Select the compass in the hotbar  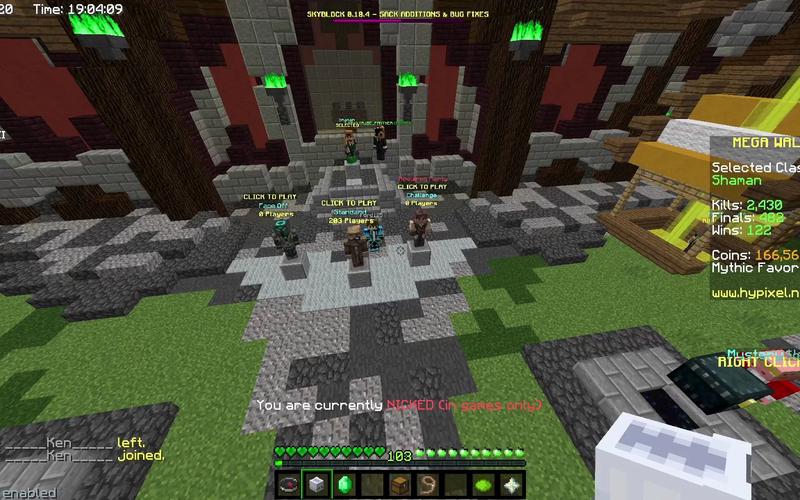point(289,485)
